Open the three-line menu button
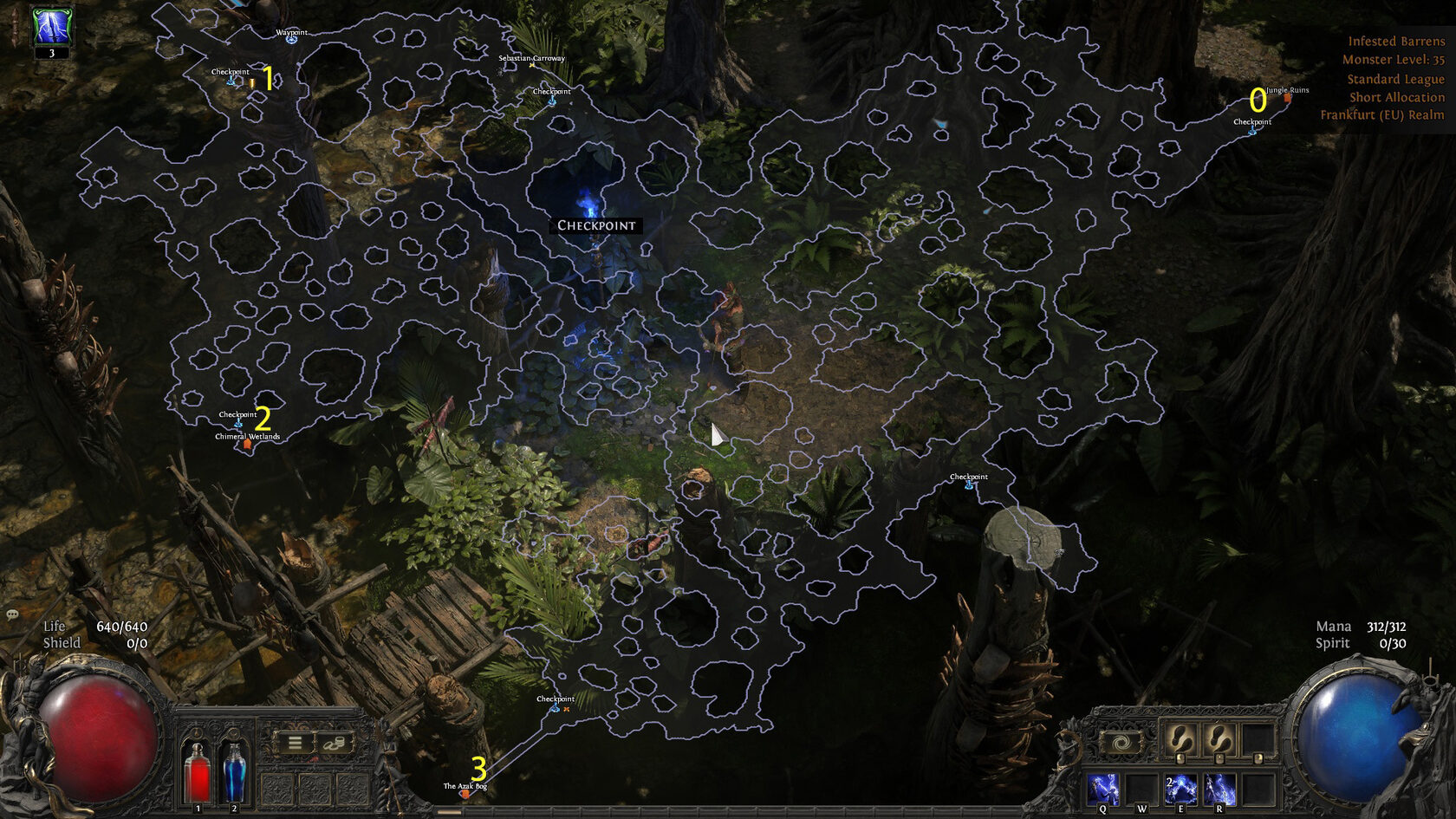 (x=295, y=743)
